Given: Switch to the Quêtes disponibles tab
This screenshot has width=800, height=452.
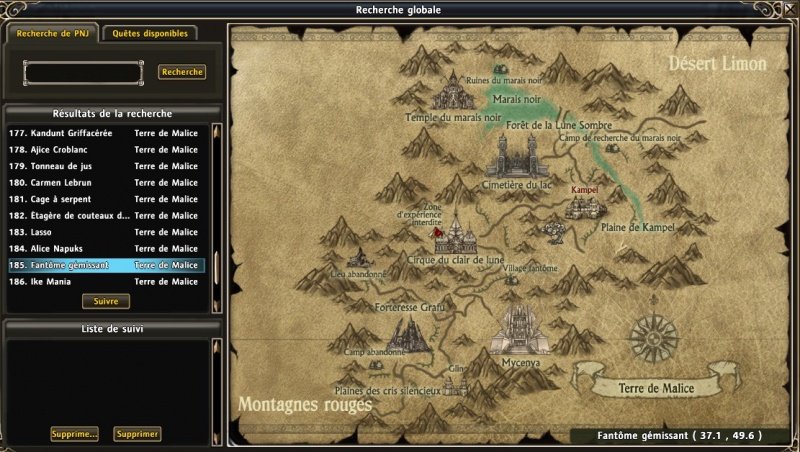Looking at the screenshot, I should pos(150,33).
